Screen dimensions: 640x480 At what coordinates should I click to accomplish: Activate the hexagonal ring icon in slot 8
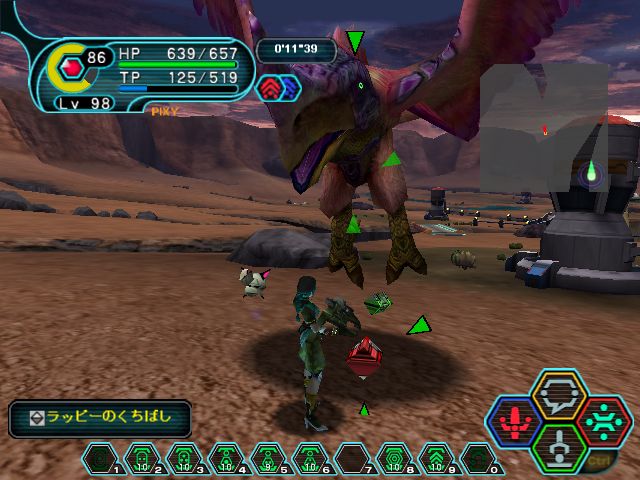pyautogui.click(x=394, y=460)
